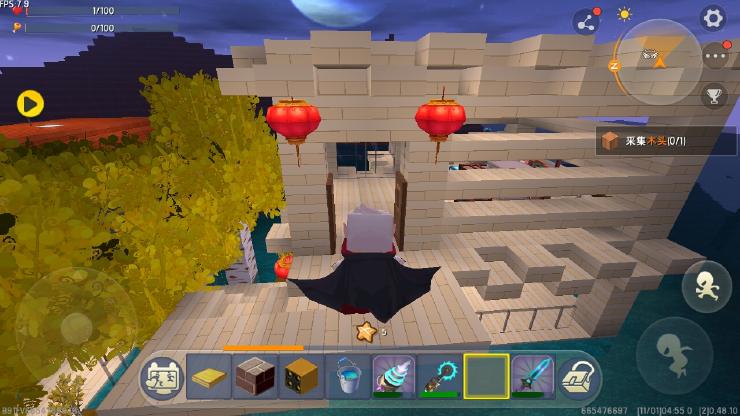
Task: Open the settings gear menu
Action: [712, 17]
